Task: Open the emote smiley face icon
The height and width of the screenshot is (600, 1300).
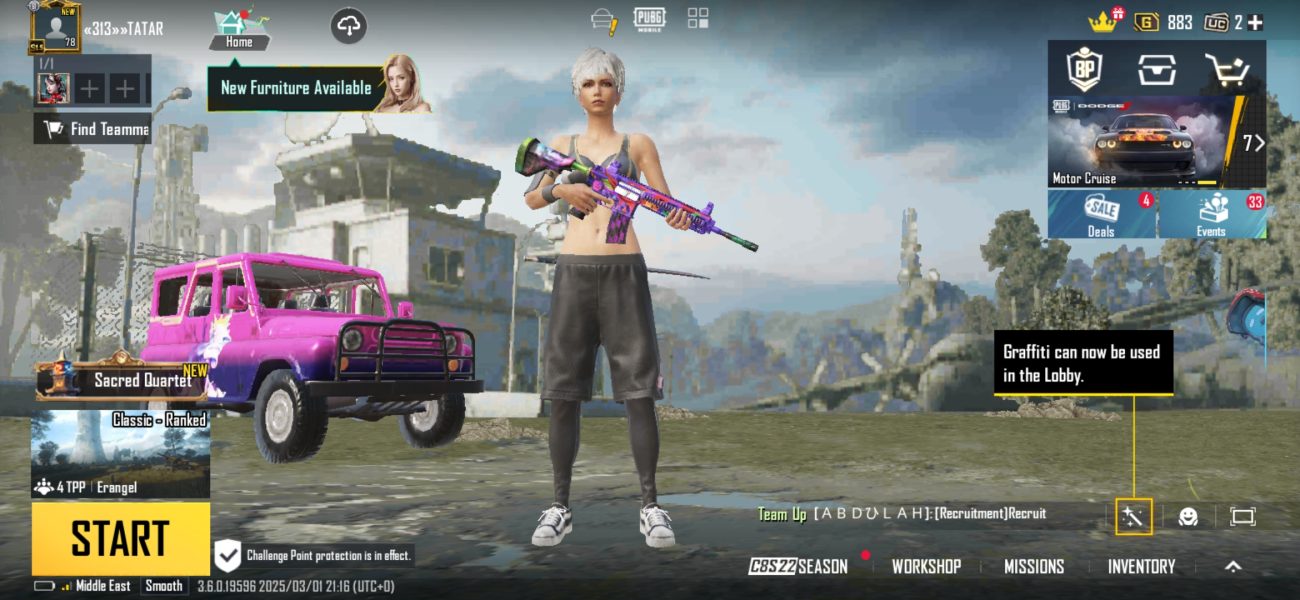Action: pyautogui.click(x=1188, y=516)
